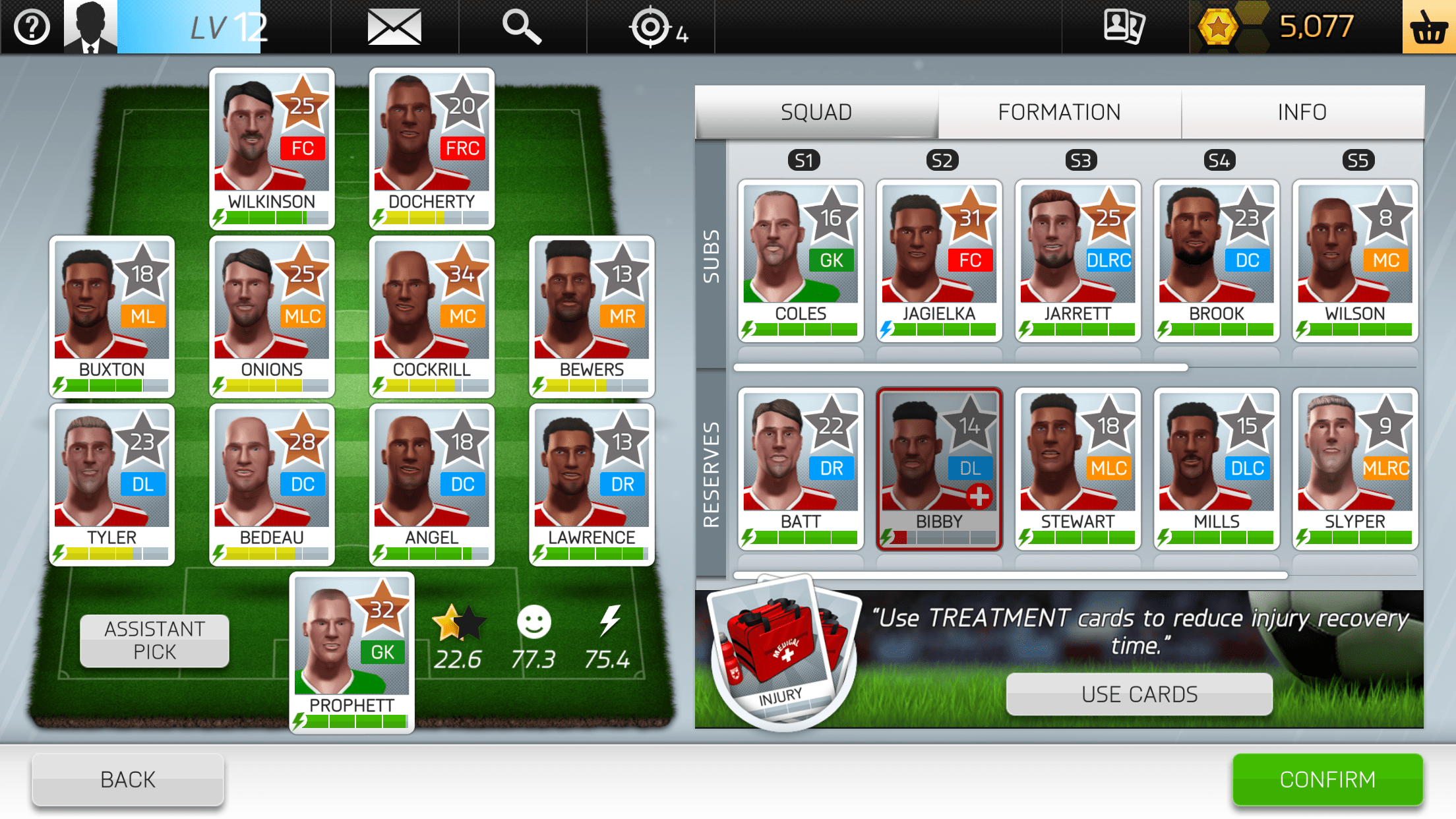Image resolution: width=1456 pixels, height=819 pixels.
Task: Switch to the FORMATION tab
Action: coord(1057,111)
